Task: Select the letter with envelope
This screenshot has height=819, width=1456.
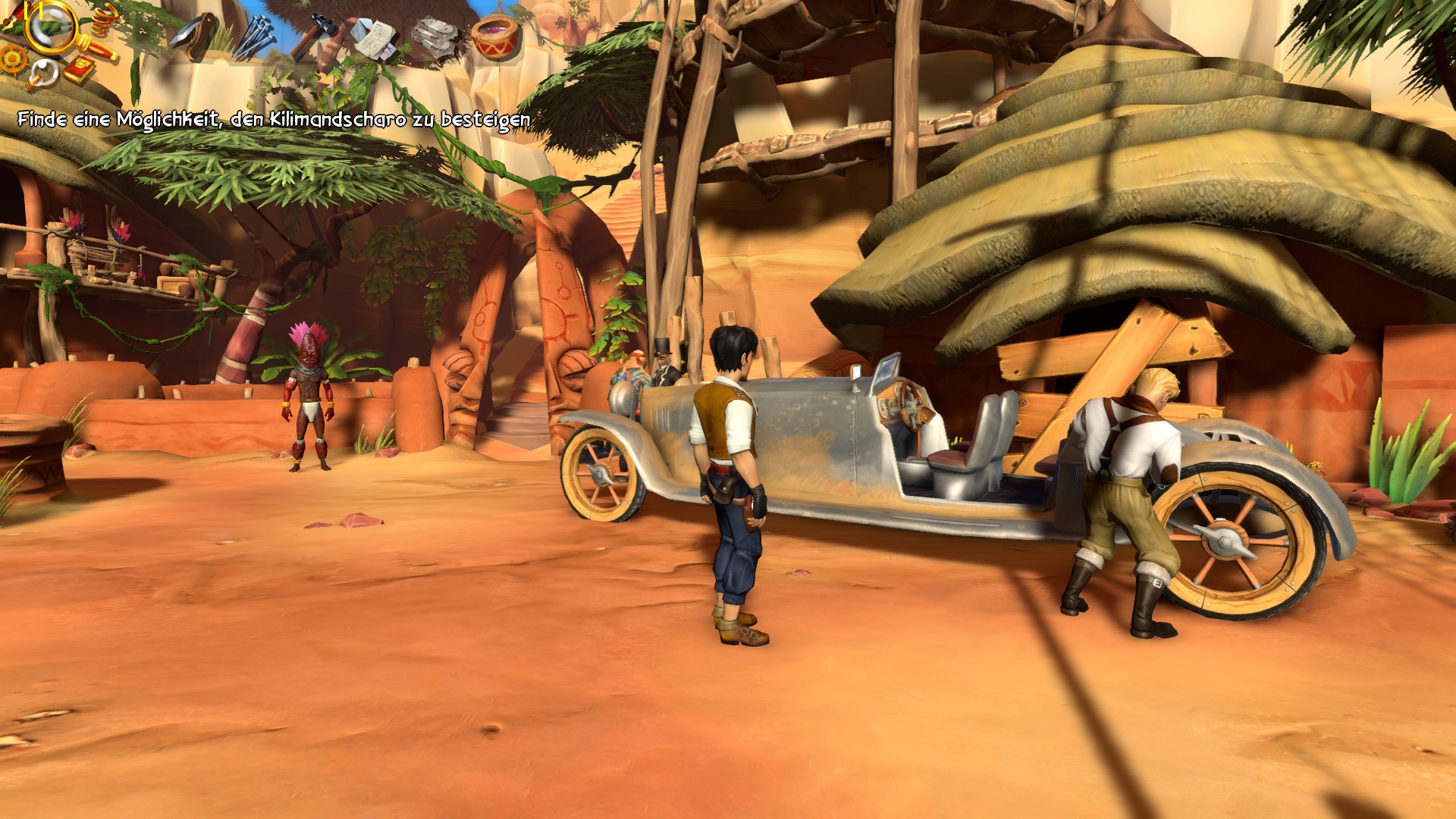Action: (374, 36)
